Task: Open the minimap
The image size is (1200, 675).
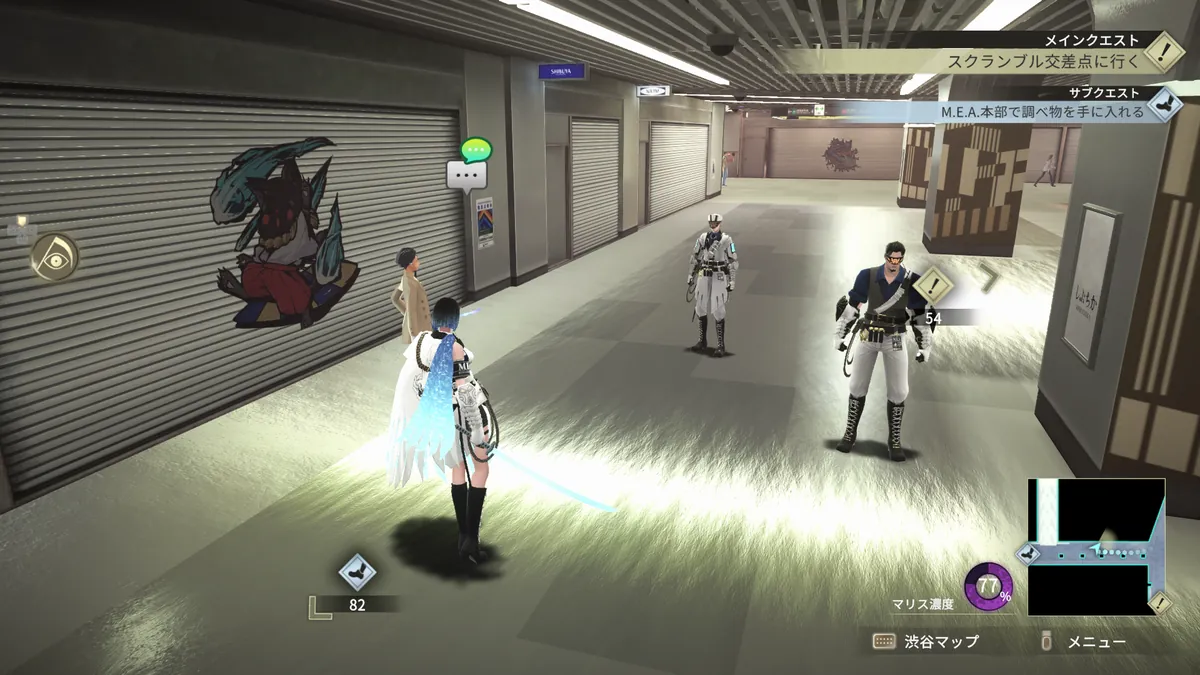Action: pos(1096,546)
